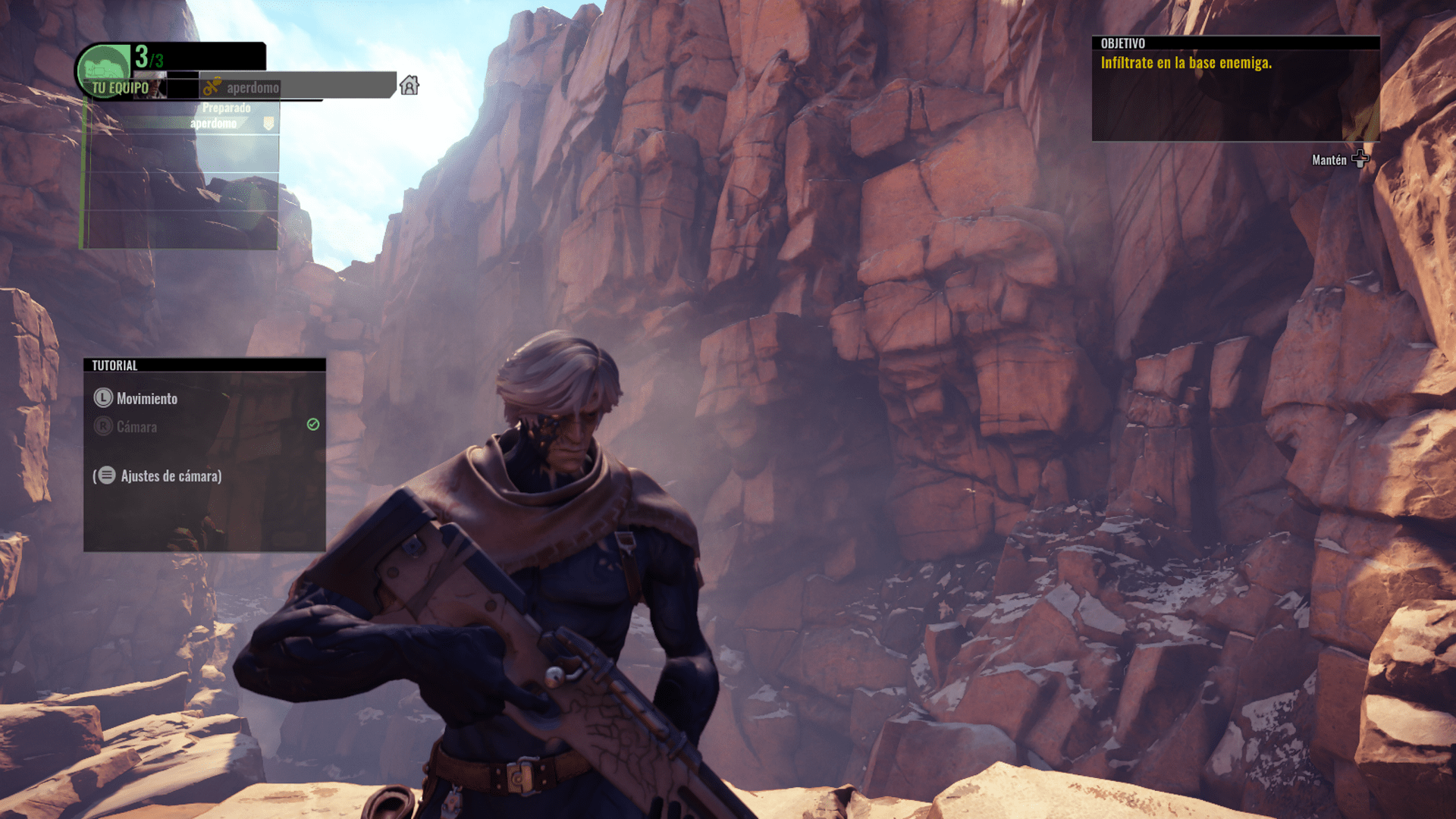Select the Cámara tutorial entry

click(x=136, y=427)
